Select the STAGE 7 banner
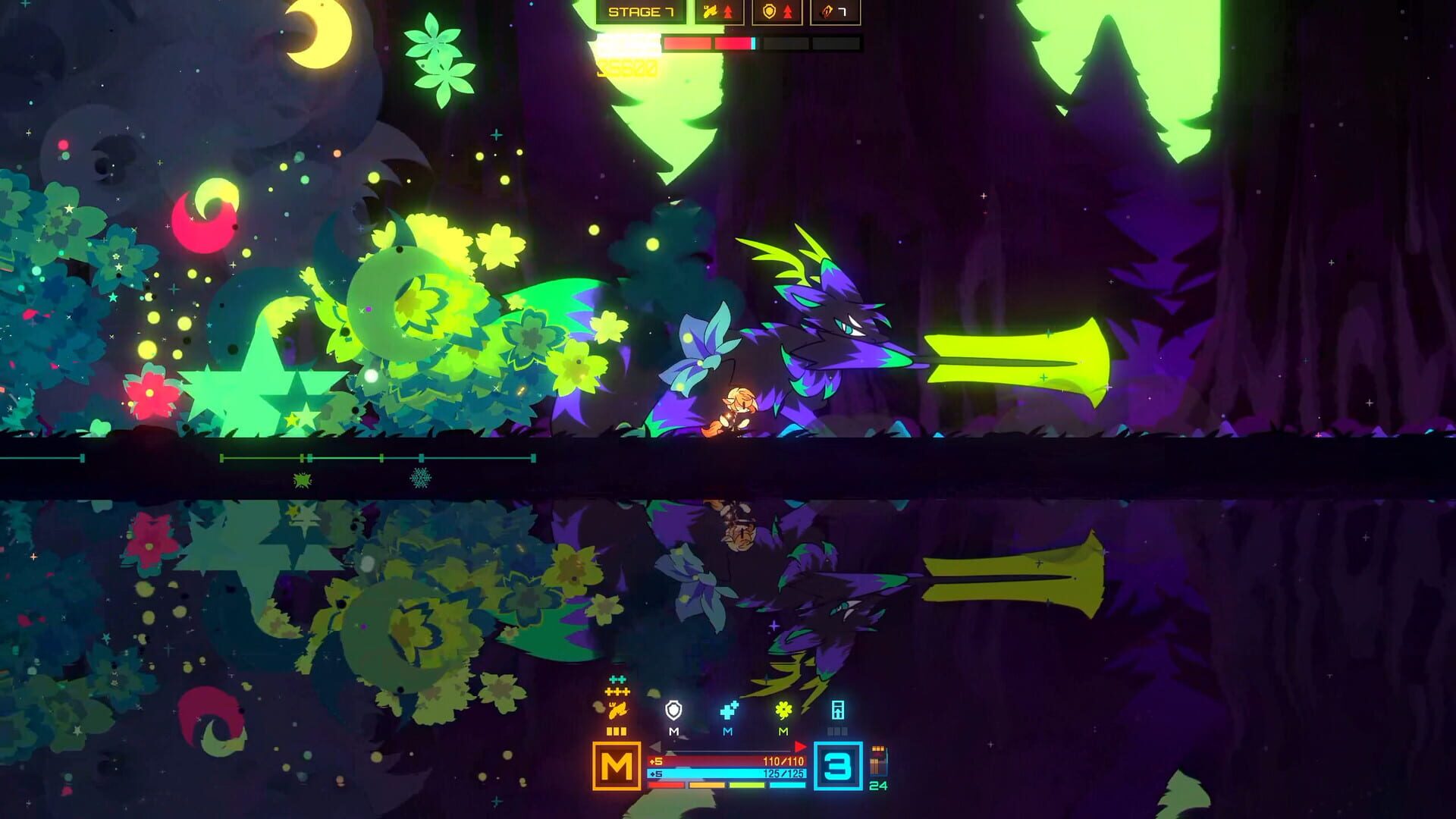1456x819 pixels. [x=642, y=12]
